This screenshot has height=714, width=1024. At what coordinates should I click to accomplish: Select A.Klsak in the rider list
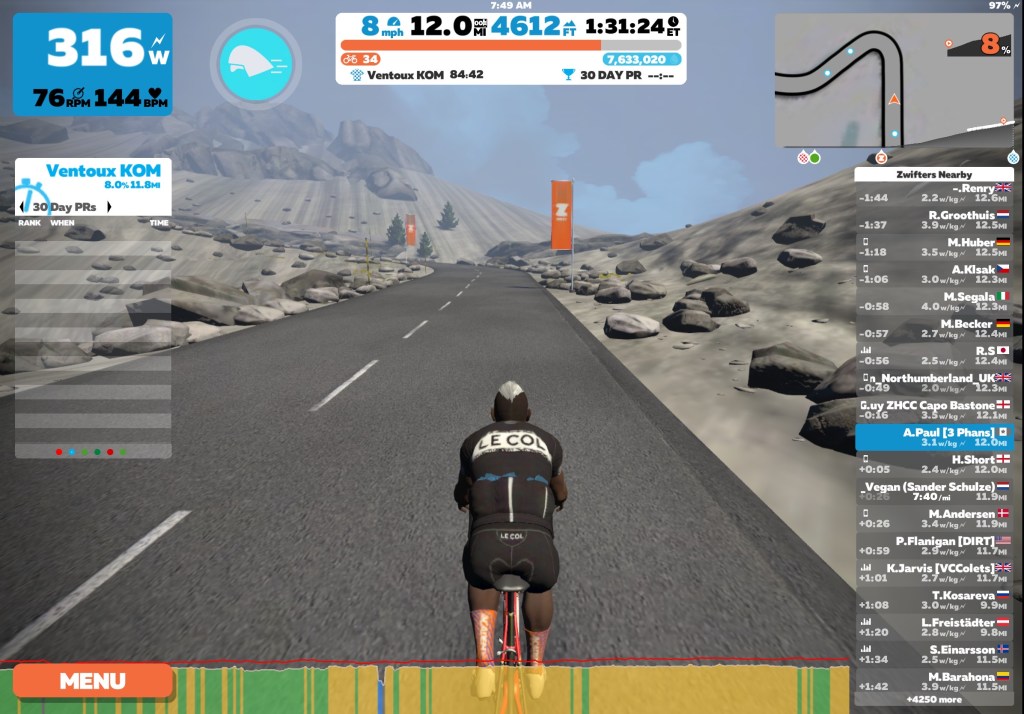pyautogui.click(x=934, y=274)
